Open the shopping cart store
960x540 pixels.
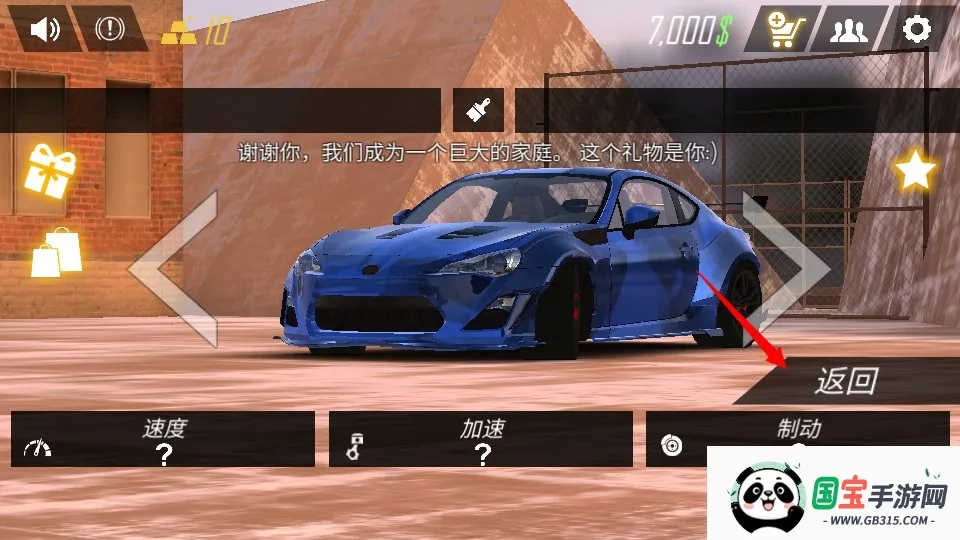782,29
